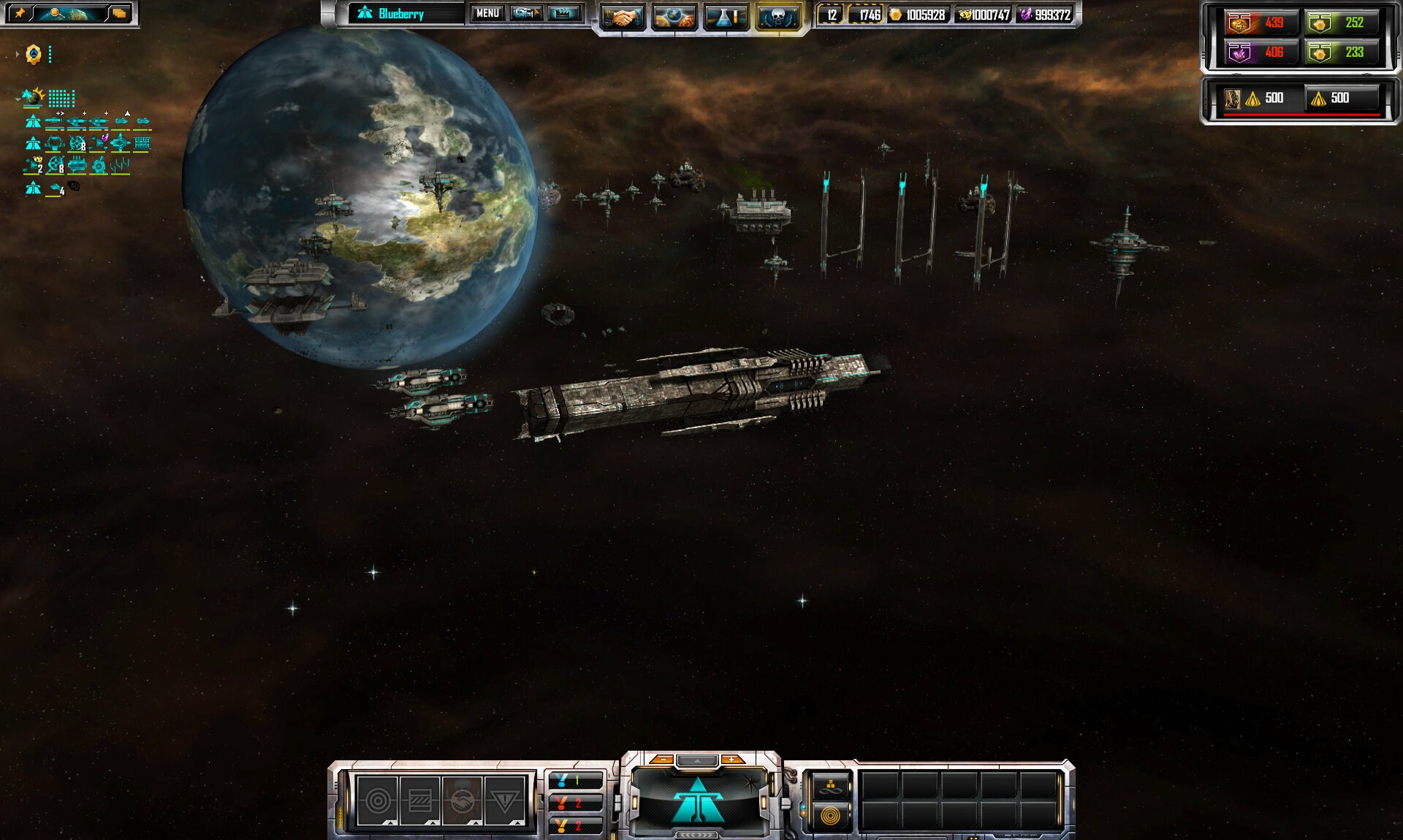Open the MENU button
The height and width of the screenshot is (840, 1403).
[487, 13]
